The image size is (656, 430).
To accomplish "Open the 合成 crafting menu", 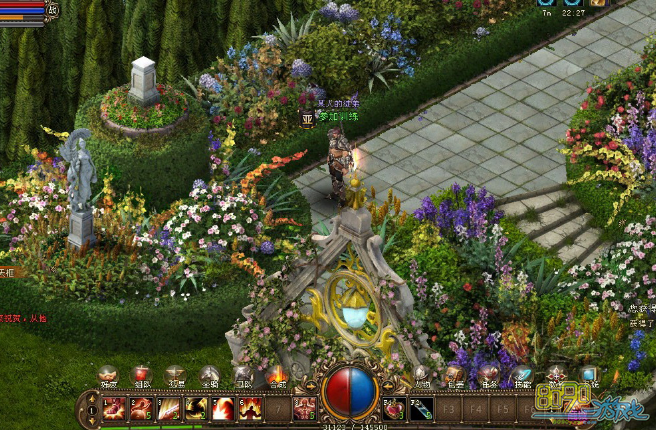I will 277,376.
